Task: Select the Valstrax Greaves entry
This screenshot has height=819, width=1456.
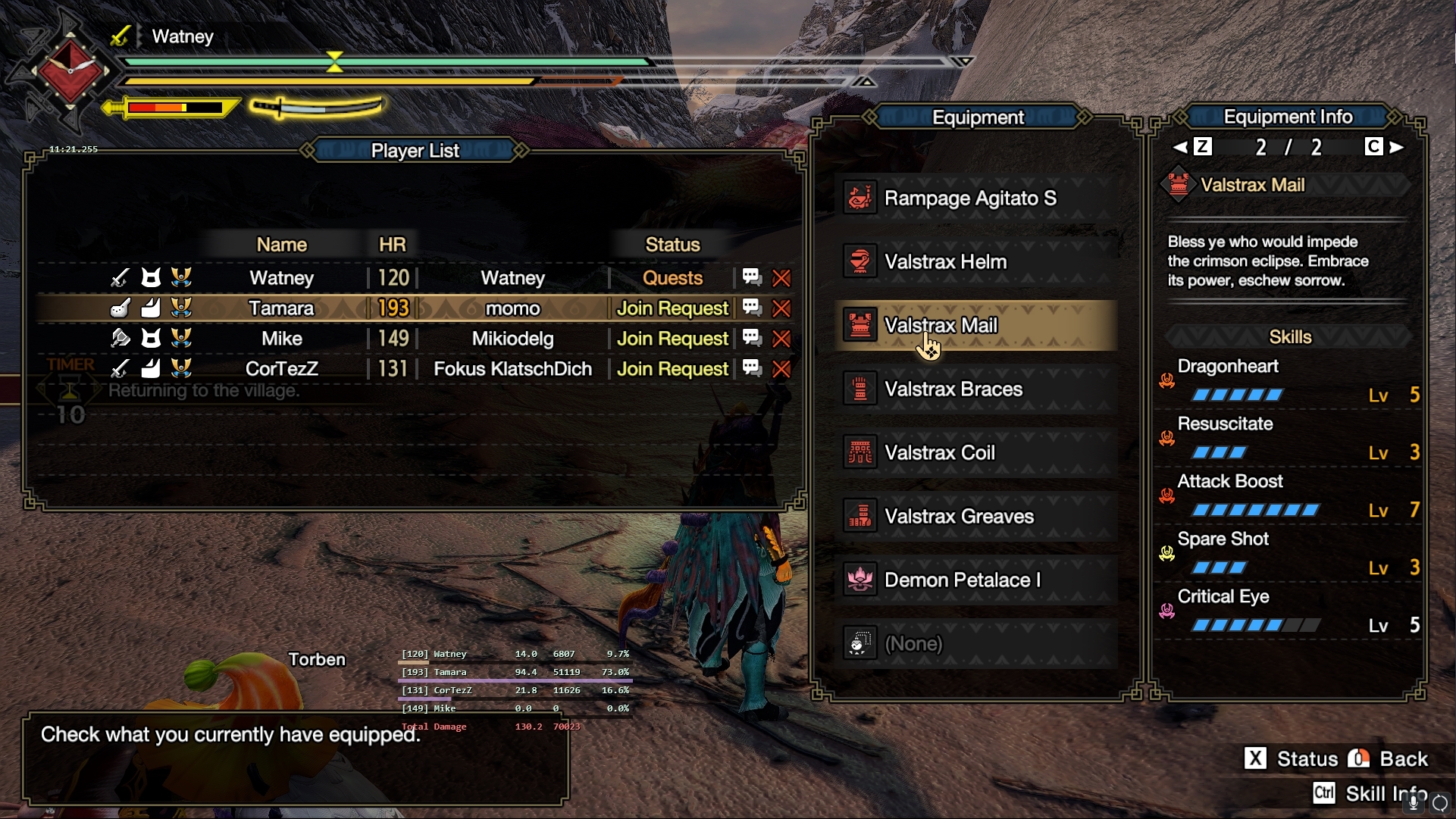Action: [976, 517]
